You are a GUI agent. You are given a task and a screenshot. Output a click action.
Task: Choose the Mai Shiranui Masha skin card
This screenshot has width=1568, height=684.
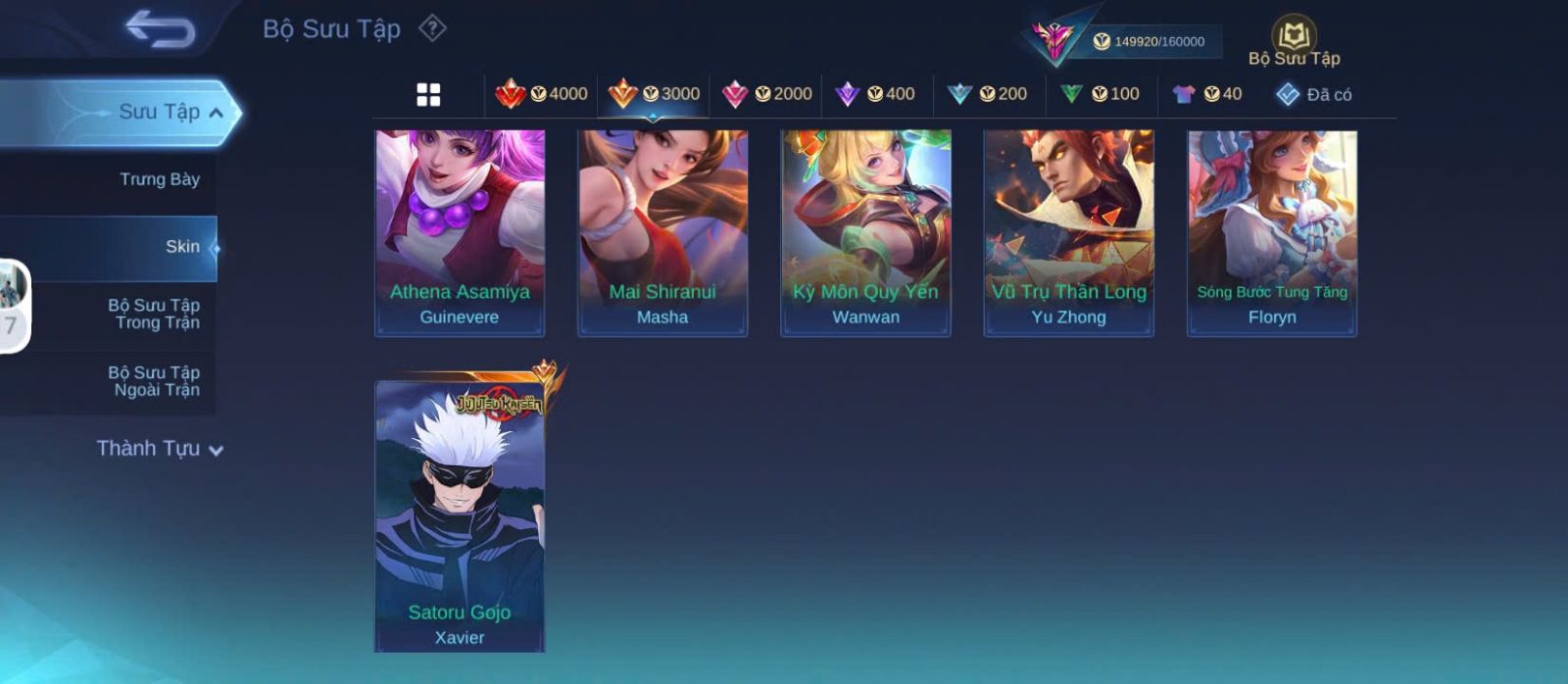pyautogui.click(x=662, y=233)
